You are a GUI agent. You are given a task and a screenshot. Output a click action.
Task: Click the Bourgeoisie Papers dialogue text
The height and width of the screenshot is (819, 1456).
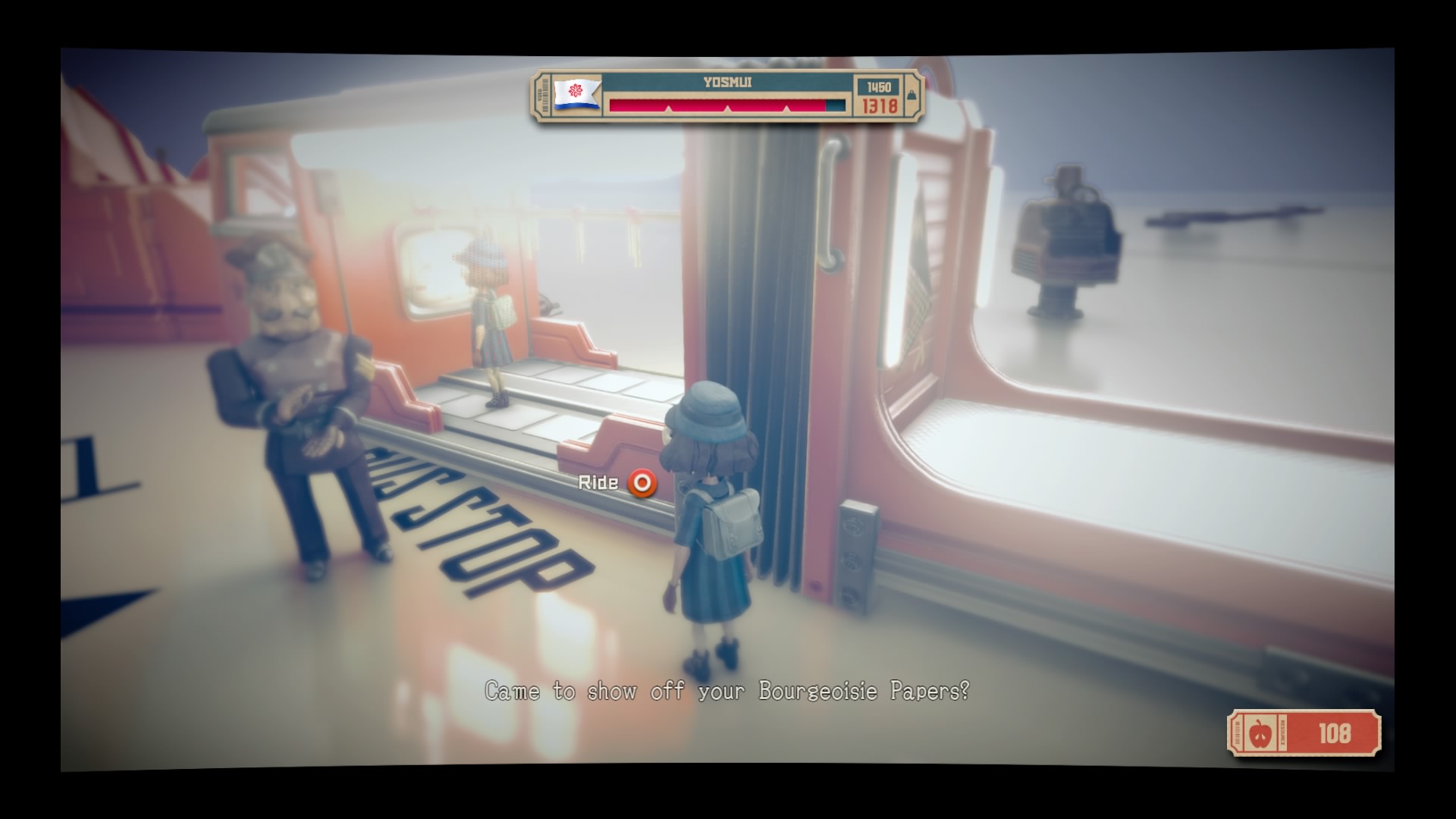pos(726,691)
